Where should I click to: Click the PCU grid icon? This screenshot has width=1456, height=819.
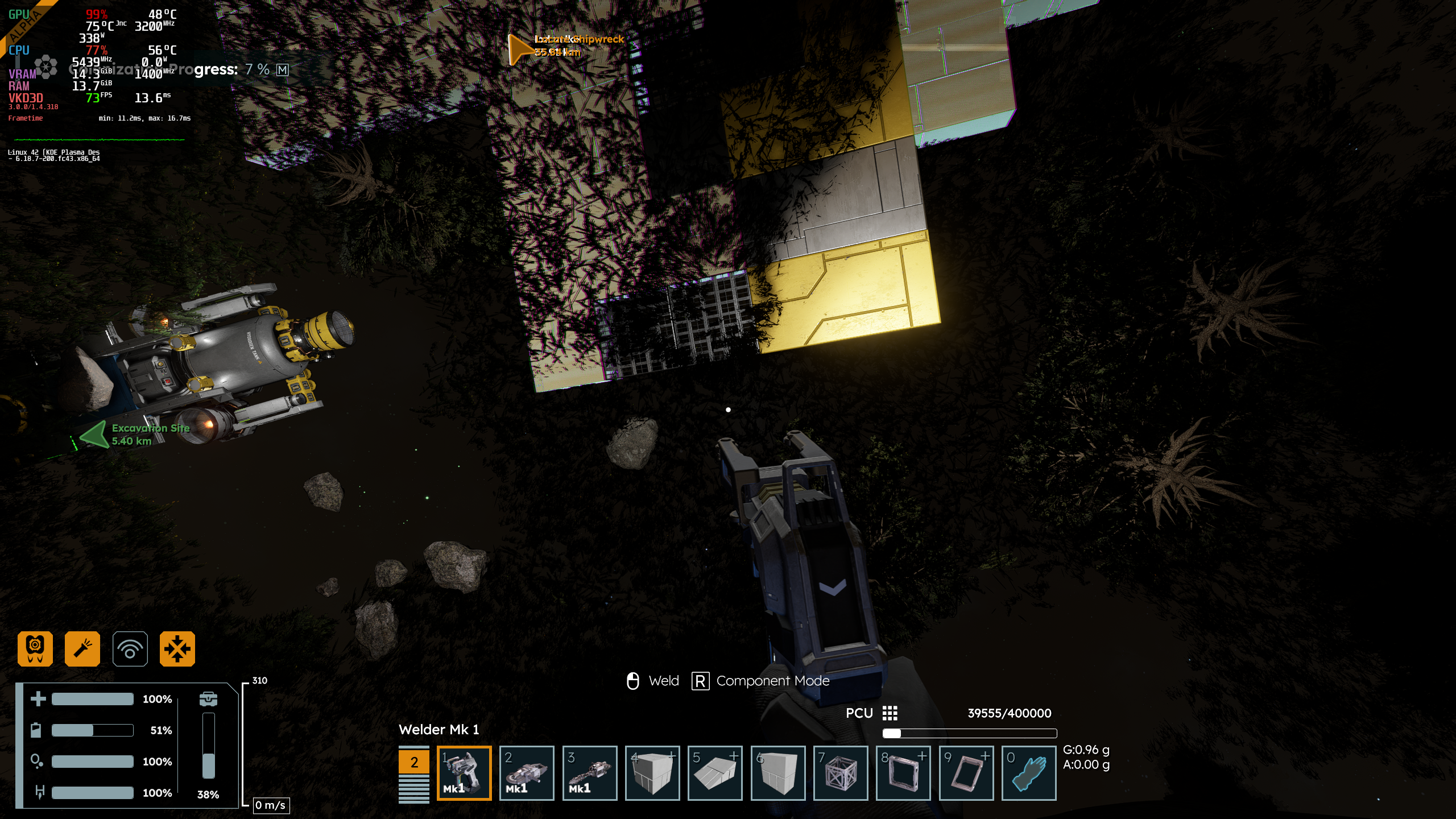[890, 713]
